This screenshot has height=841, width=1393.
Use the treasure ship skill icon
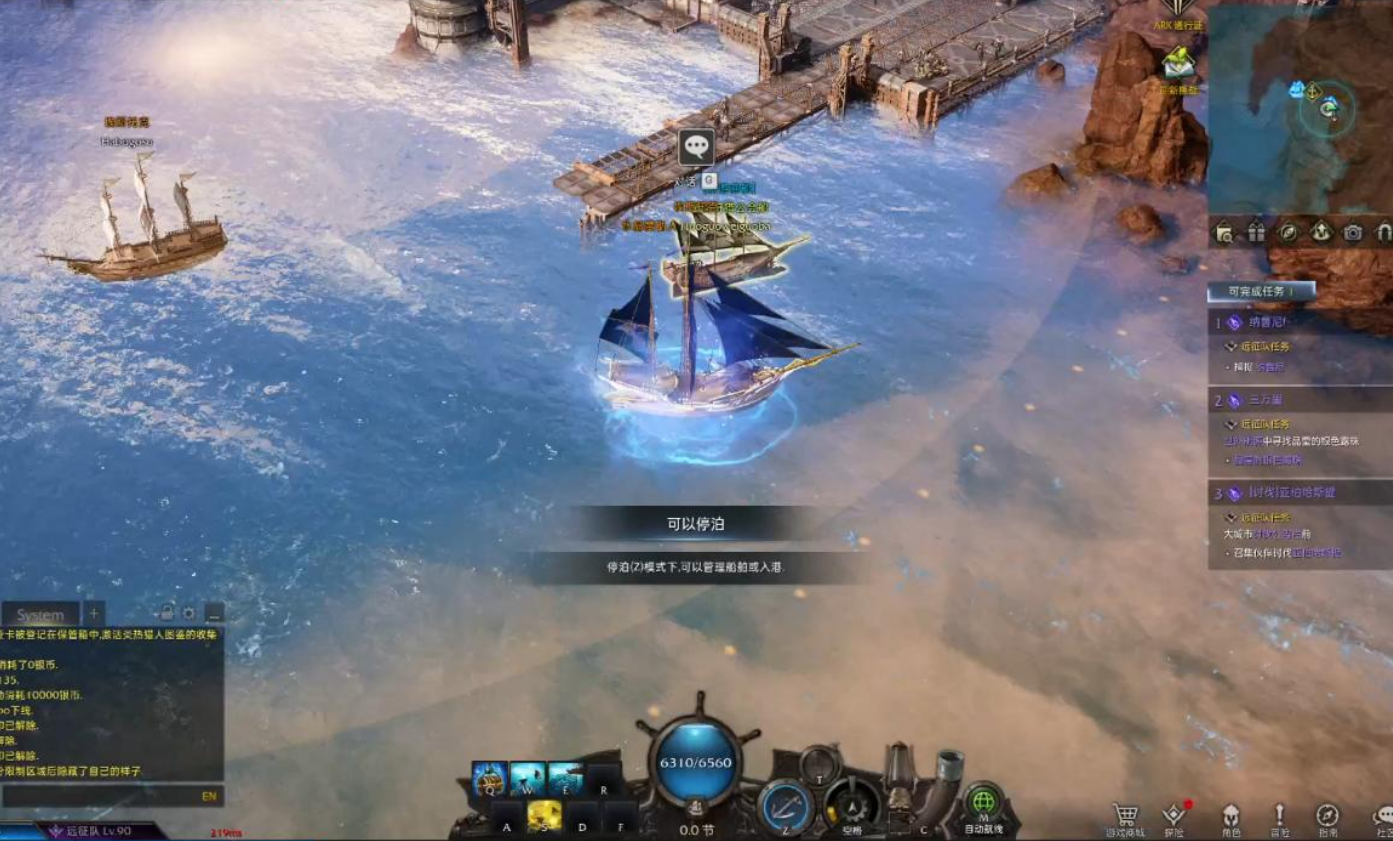pos(489,779)
